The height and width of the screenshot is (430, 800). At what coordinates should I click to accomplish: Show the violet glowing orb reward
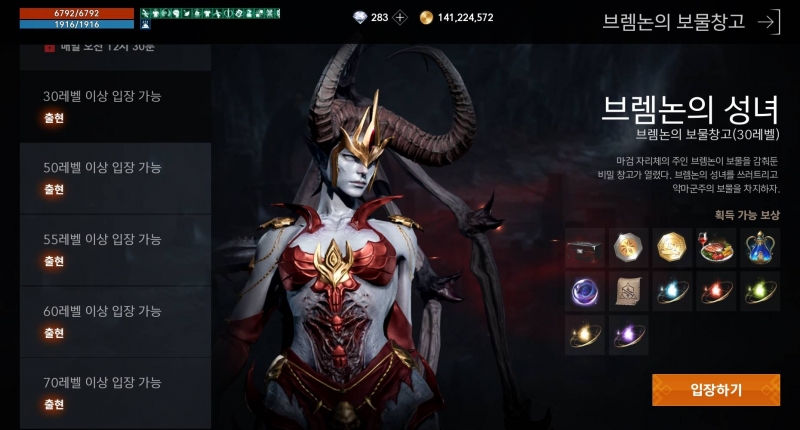coord(629,335)
